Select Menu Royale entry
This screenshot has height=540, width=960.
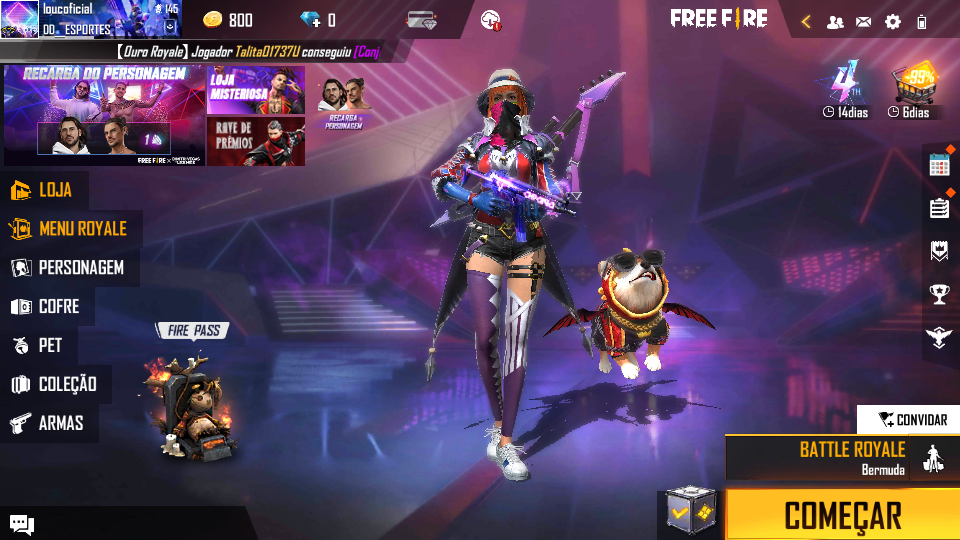pyautogui.click(x=70, y=229)
